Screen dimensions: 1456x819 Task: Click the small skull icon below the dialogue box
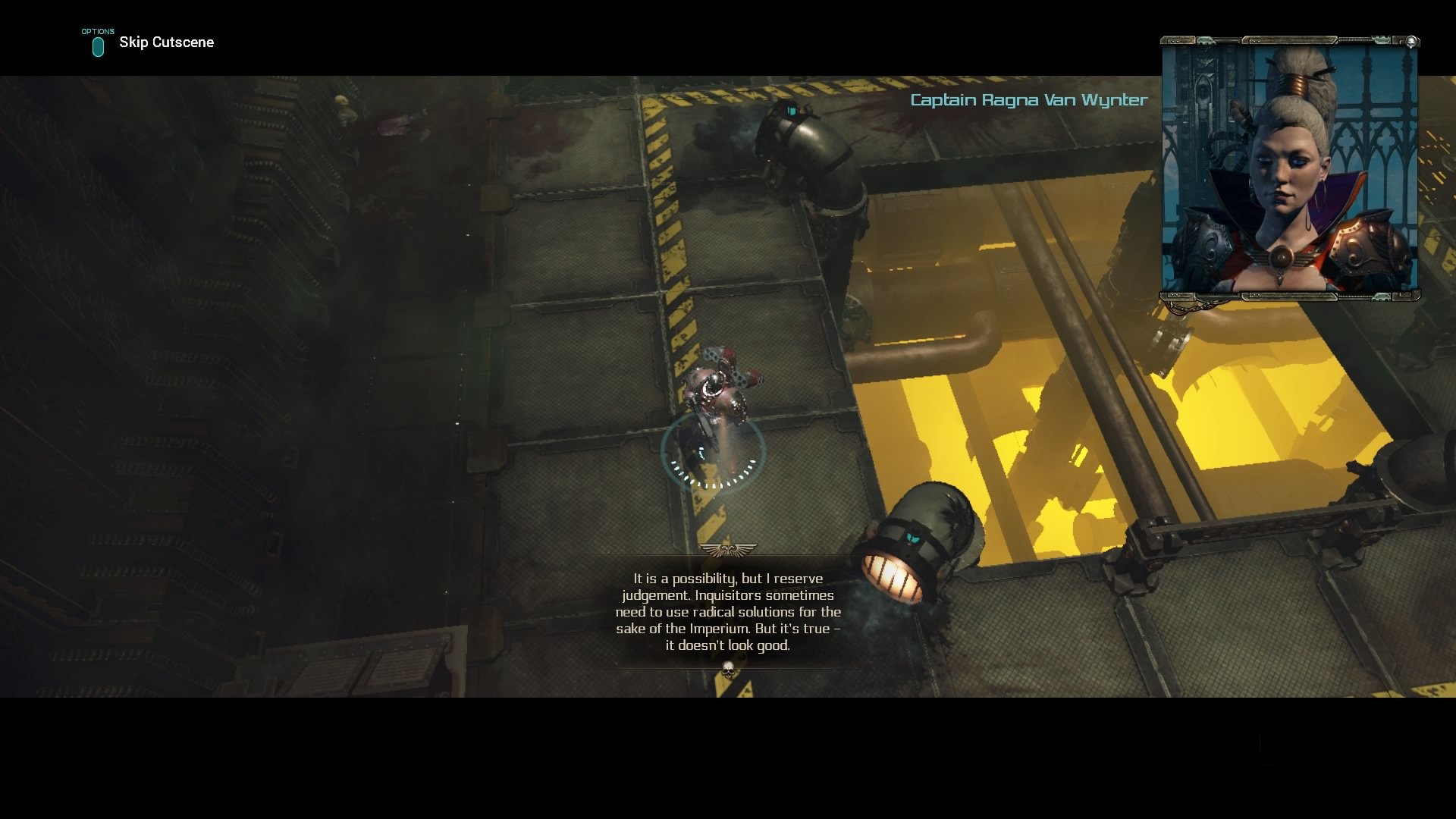pyautogui.click(x=728, y=670)
